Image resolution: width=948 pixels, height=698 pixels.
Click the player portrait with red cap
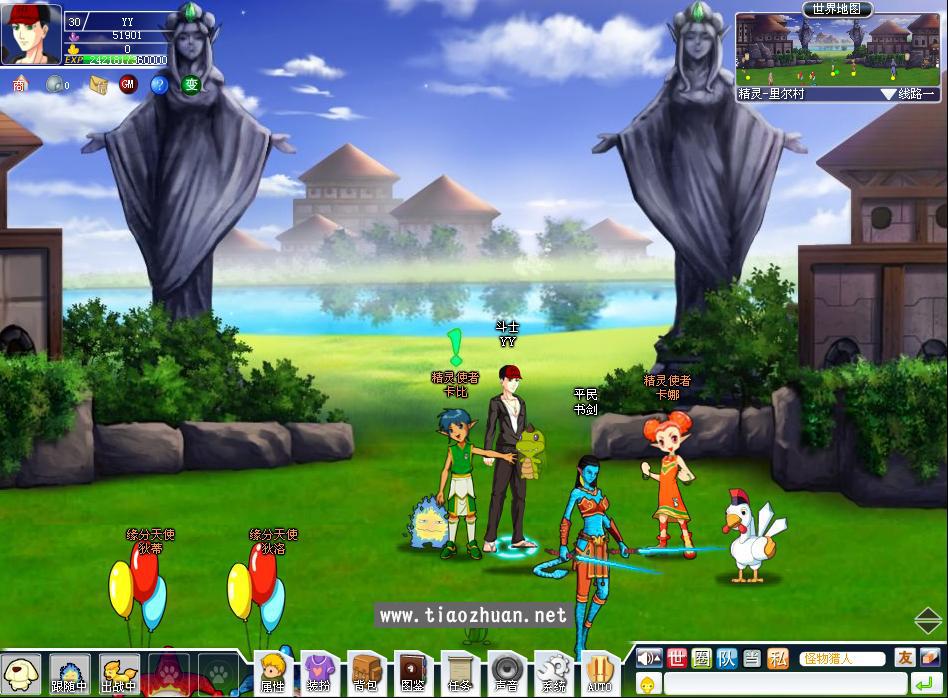[x=30, y=35]
